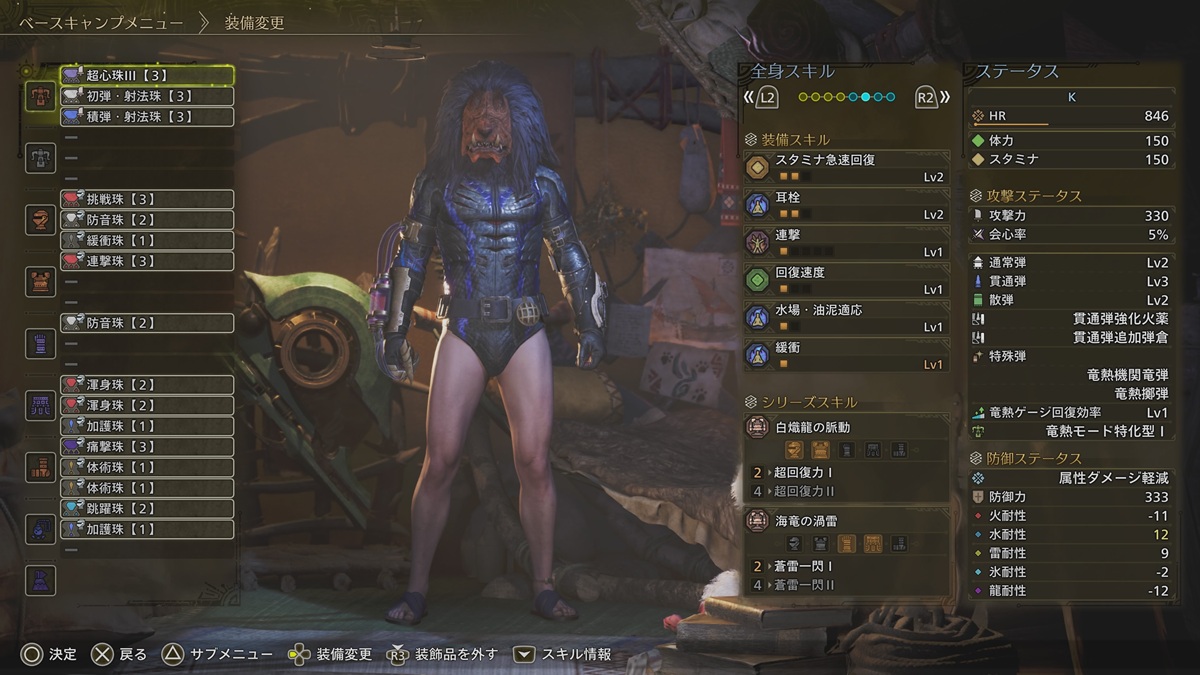Select the 痛撃珠 decoration row
The width and height of the screenshot is (1200, 675).
point(147,447)
